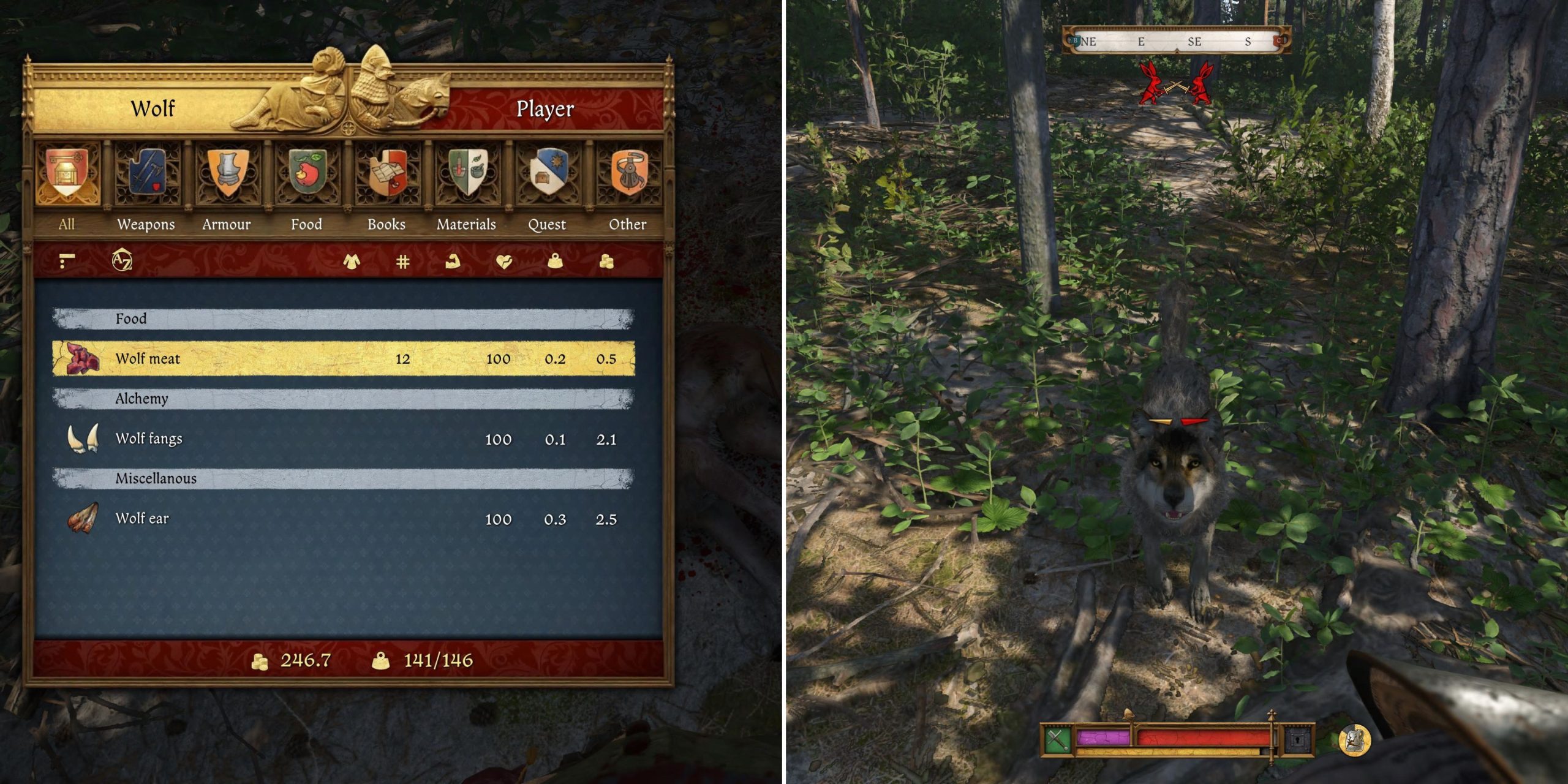This screenshot has height=784, width=1568.
Task: Sort by quantity using hash icon
Action: pos(402,262)
